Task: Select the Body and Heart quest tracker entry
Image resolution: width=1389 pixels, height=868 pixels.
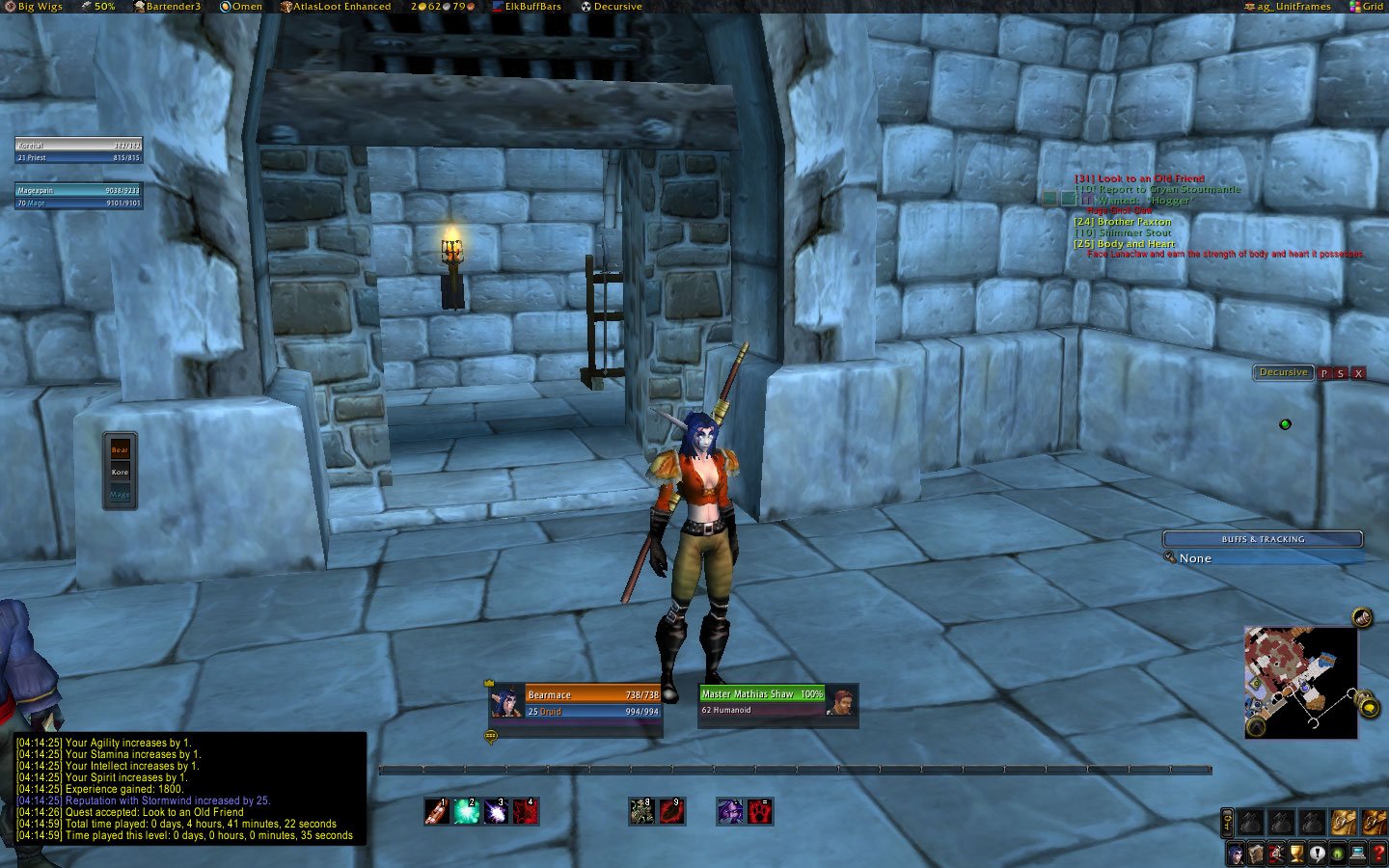Action: point(1125,244)
